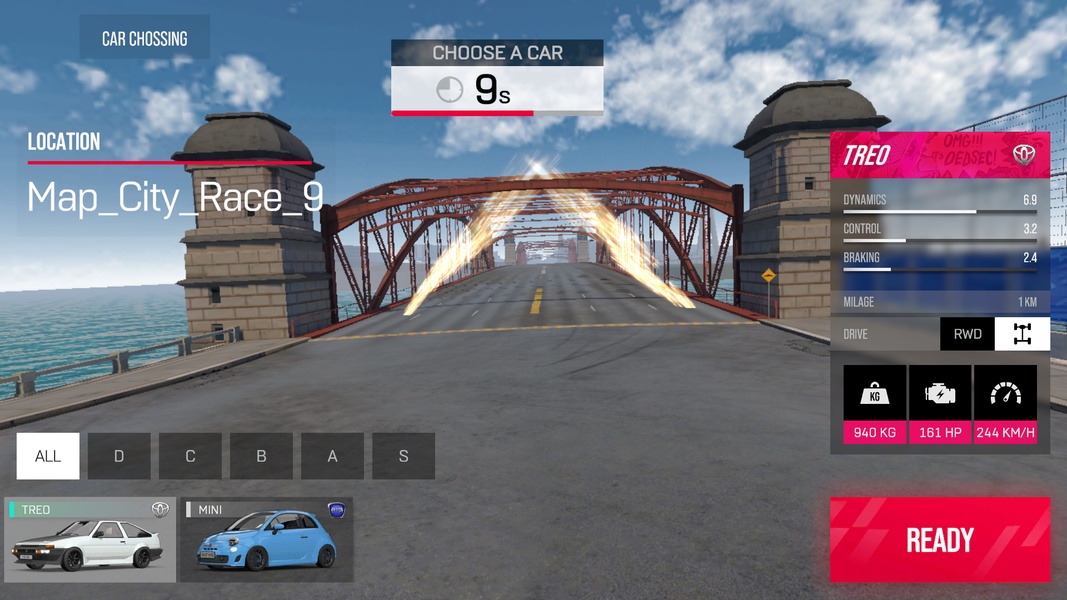Image resolution: width=1067 pixels, height=600 pixels.
Task: Filter cars by class D
Action: (119, 456)
